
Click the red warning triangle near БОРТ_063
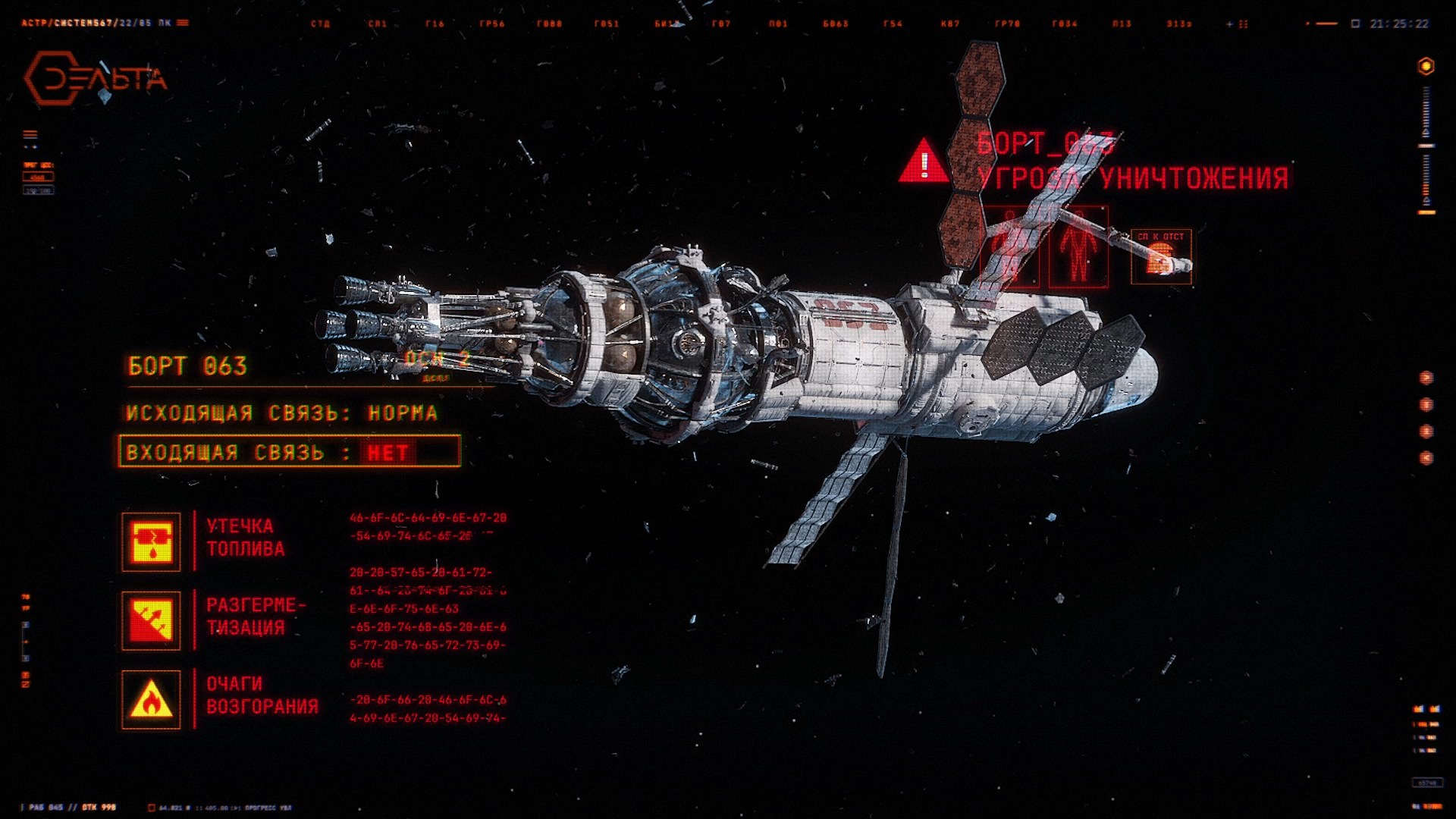tap(924, 162)
